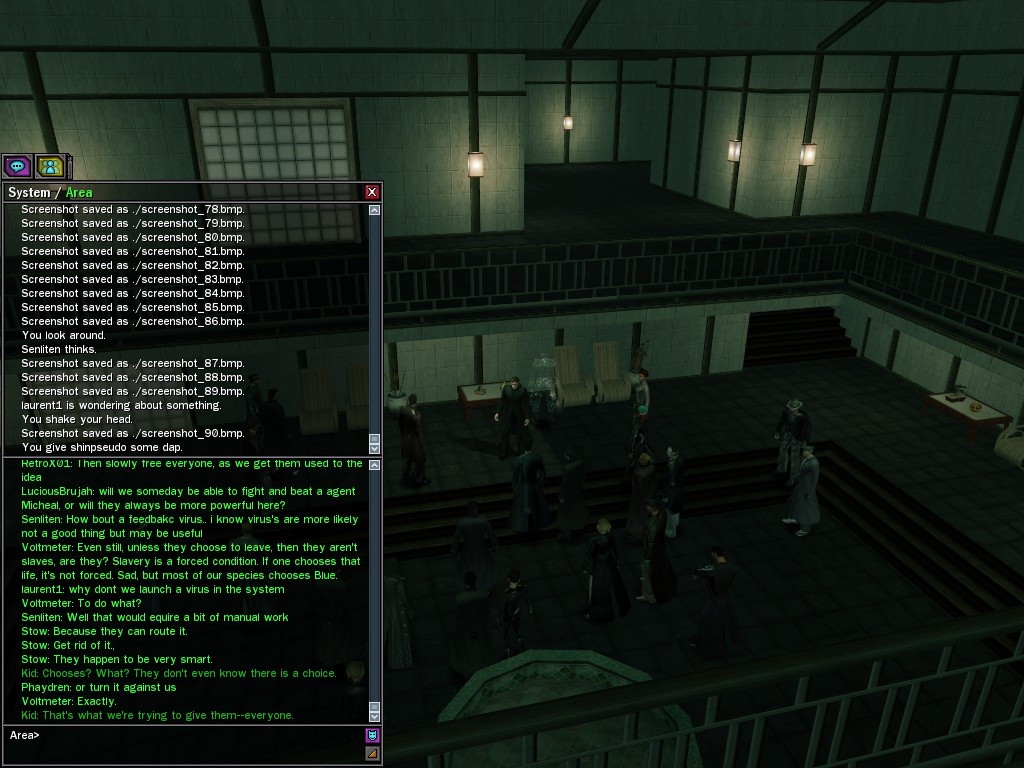Open the emote mask icon beside chat input
Image resolution: width=1024 pixels, height=768 pixels.
372,736
